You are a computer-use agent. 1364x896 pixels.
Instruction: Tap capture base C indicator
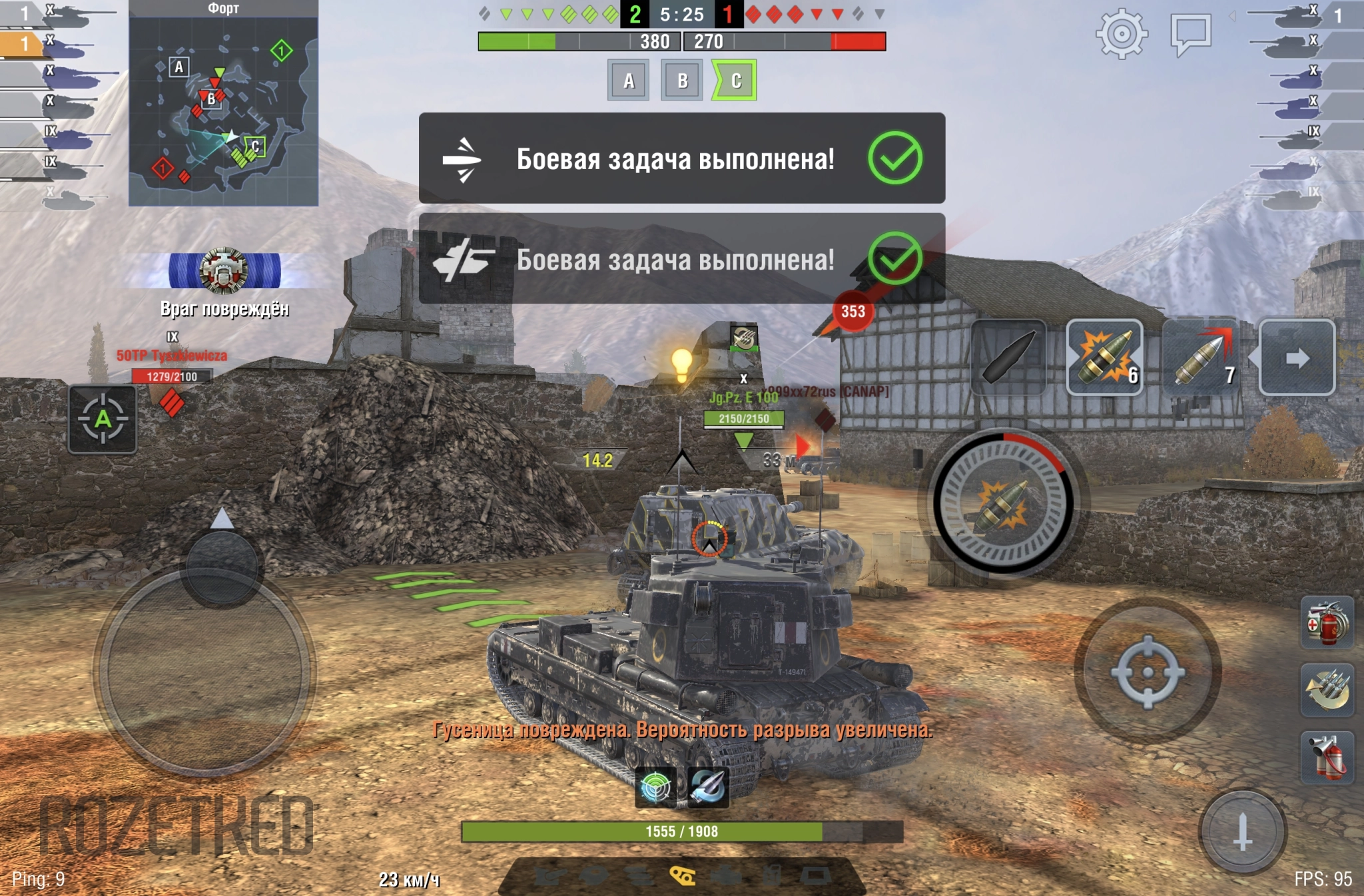735,81
